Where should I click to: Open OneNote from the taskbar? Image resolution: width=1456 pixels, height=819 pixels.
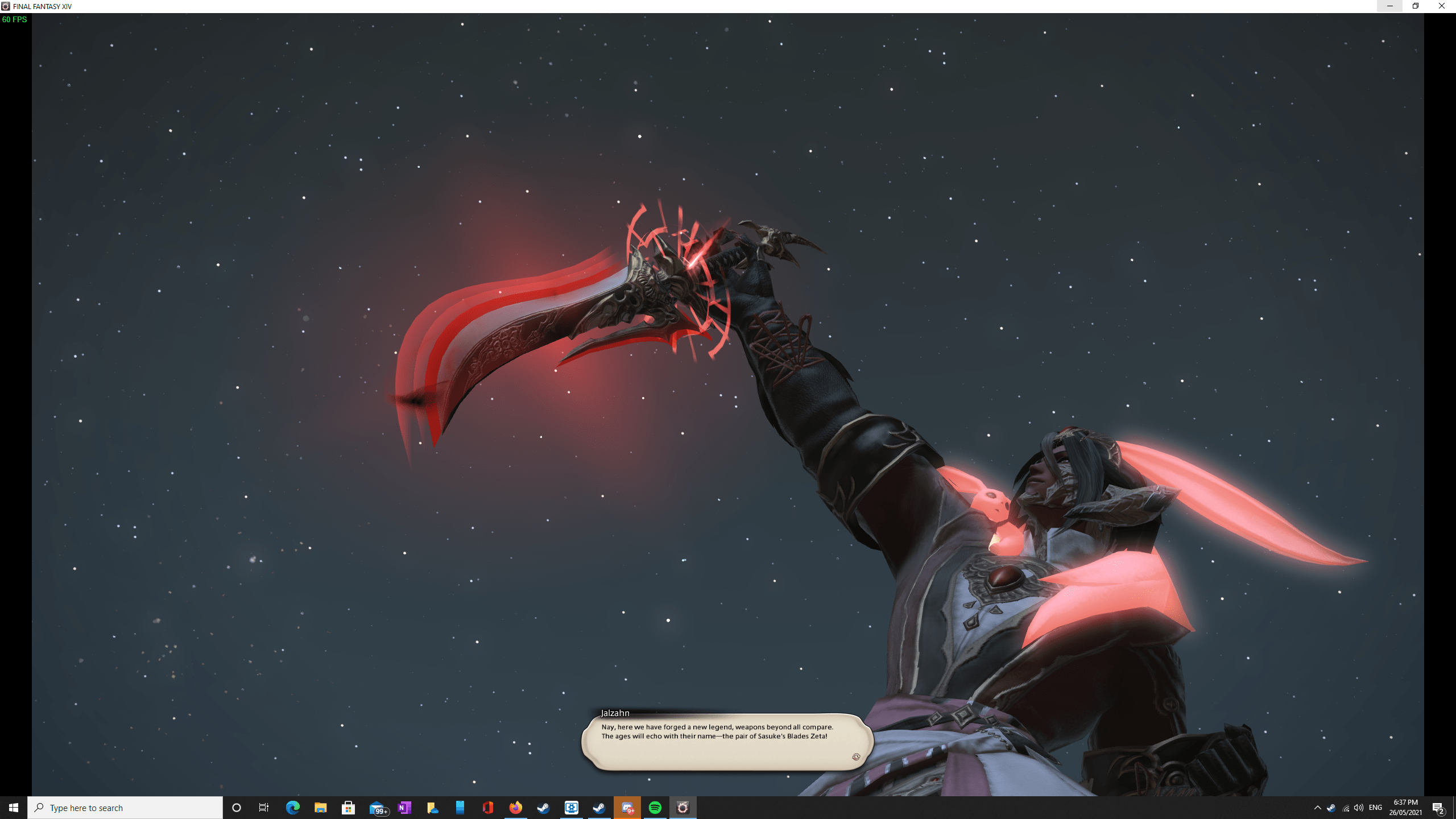[x=405, y=807]
